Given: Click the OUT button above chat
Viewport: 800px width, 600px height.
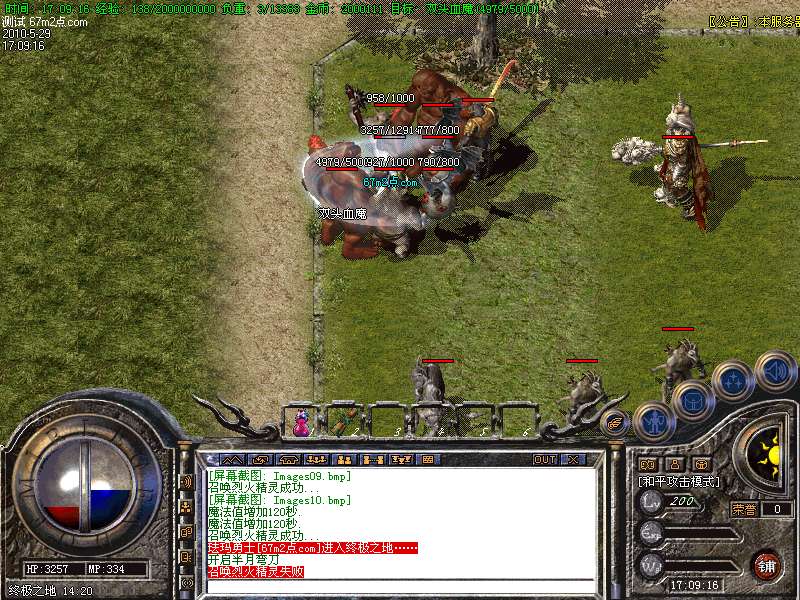Looking at the screenshot, I should pyautogui.click(x=544, y=460).
